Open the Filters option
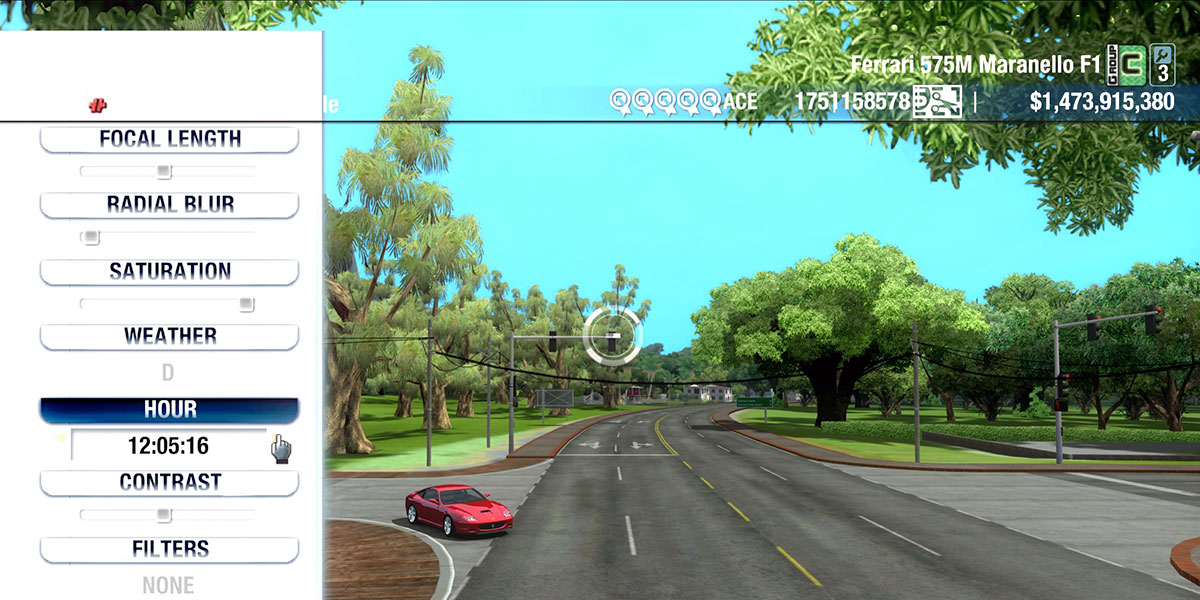Screen dimensions: 1200x600 (169, 549)
